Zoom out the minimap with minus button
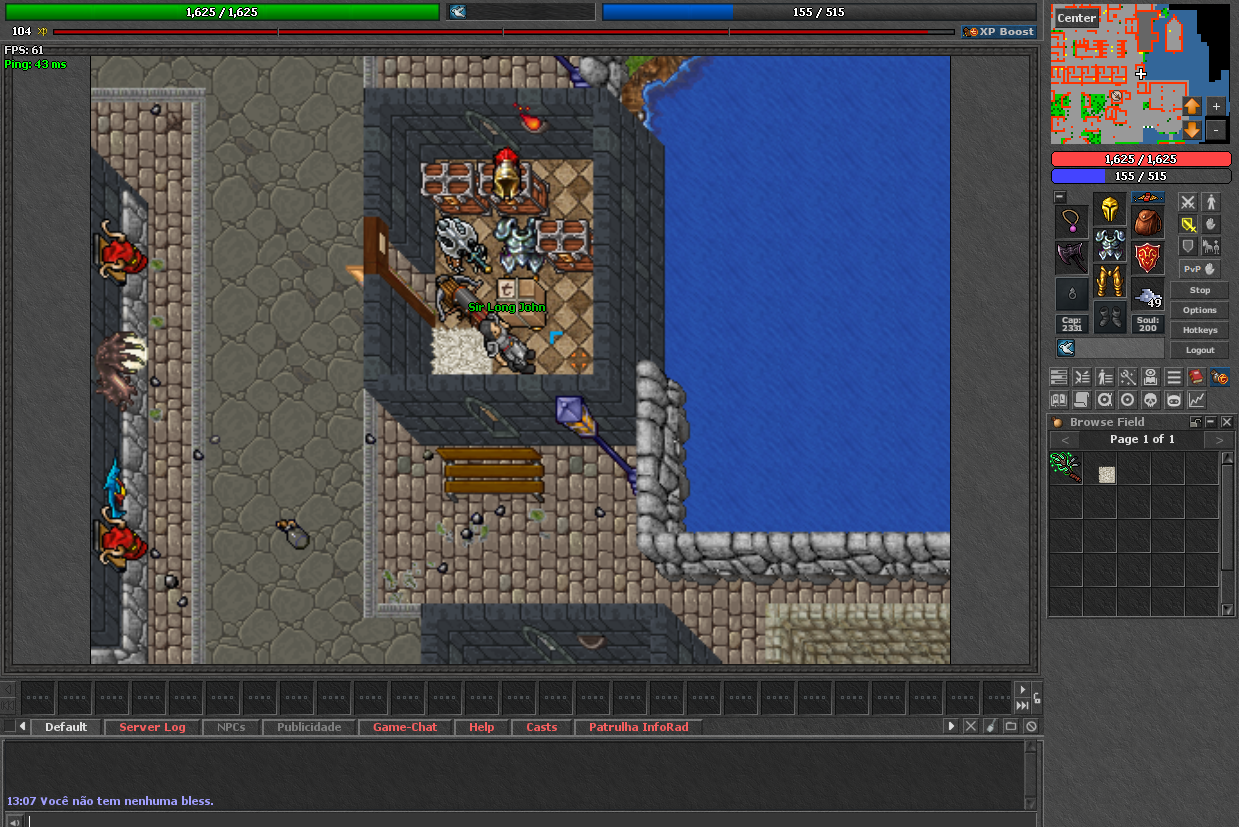The height and width of the screenshot is (827, 1239). point(1216,130)
